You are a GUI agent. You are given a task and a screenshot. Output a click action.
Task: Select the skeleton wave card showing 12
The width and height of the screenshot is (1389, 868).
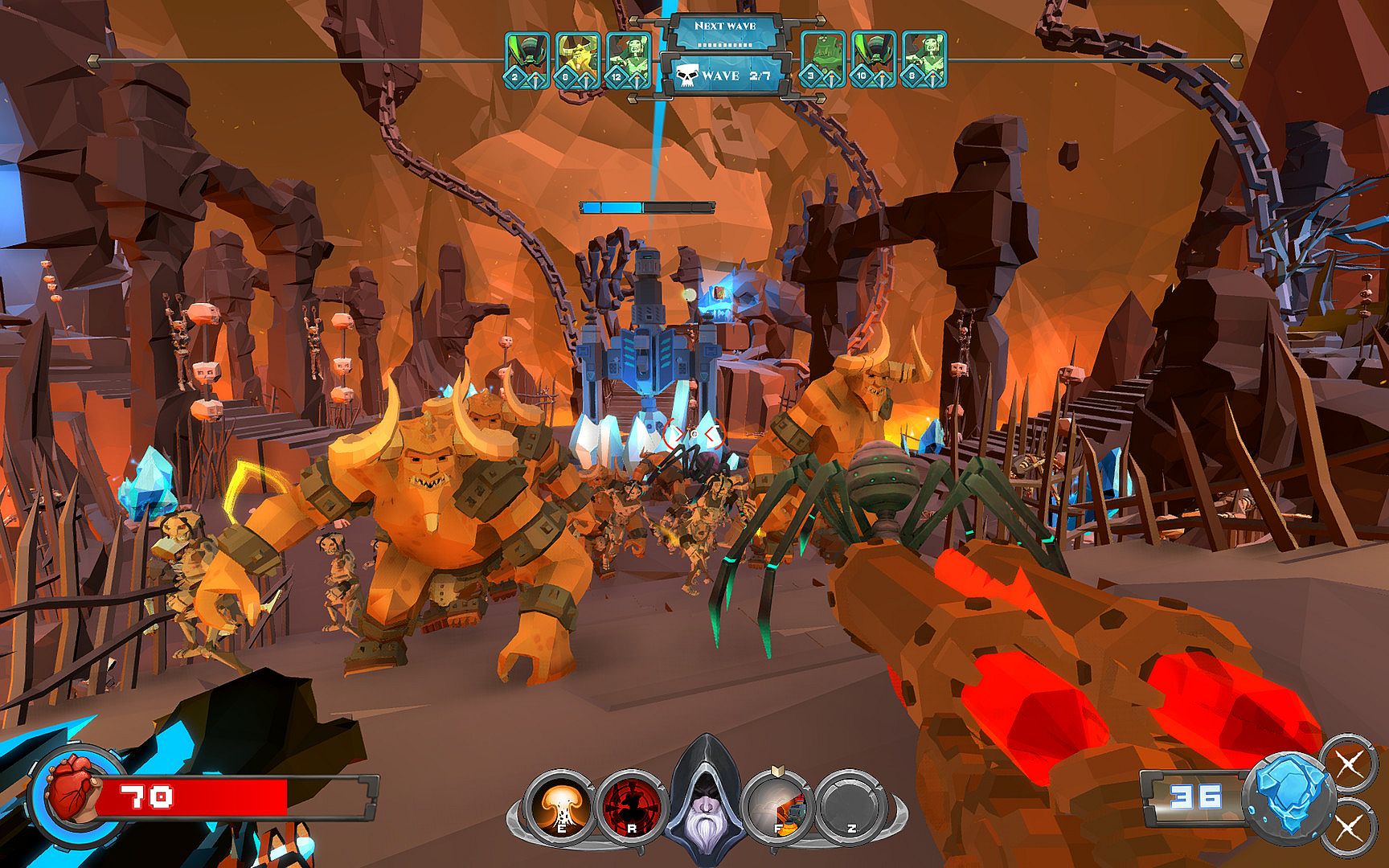click(628, 59)
